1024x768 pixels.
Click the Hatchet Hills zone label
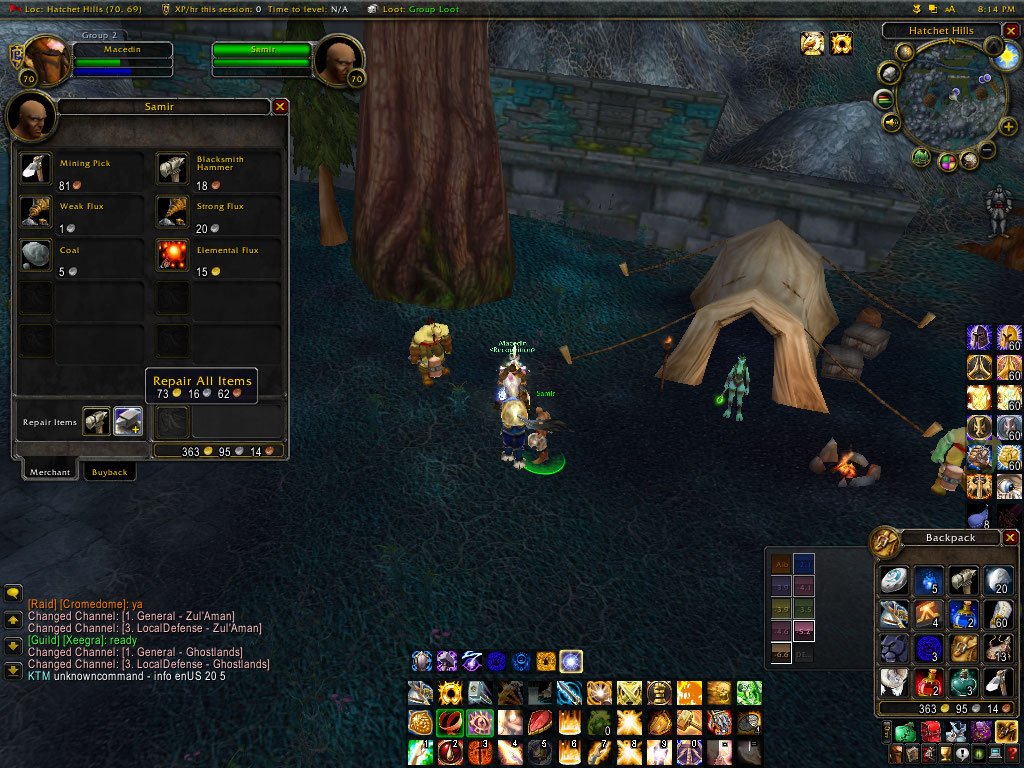(940, 31)
